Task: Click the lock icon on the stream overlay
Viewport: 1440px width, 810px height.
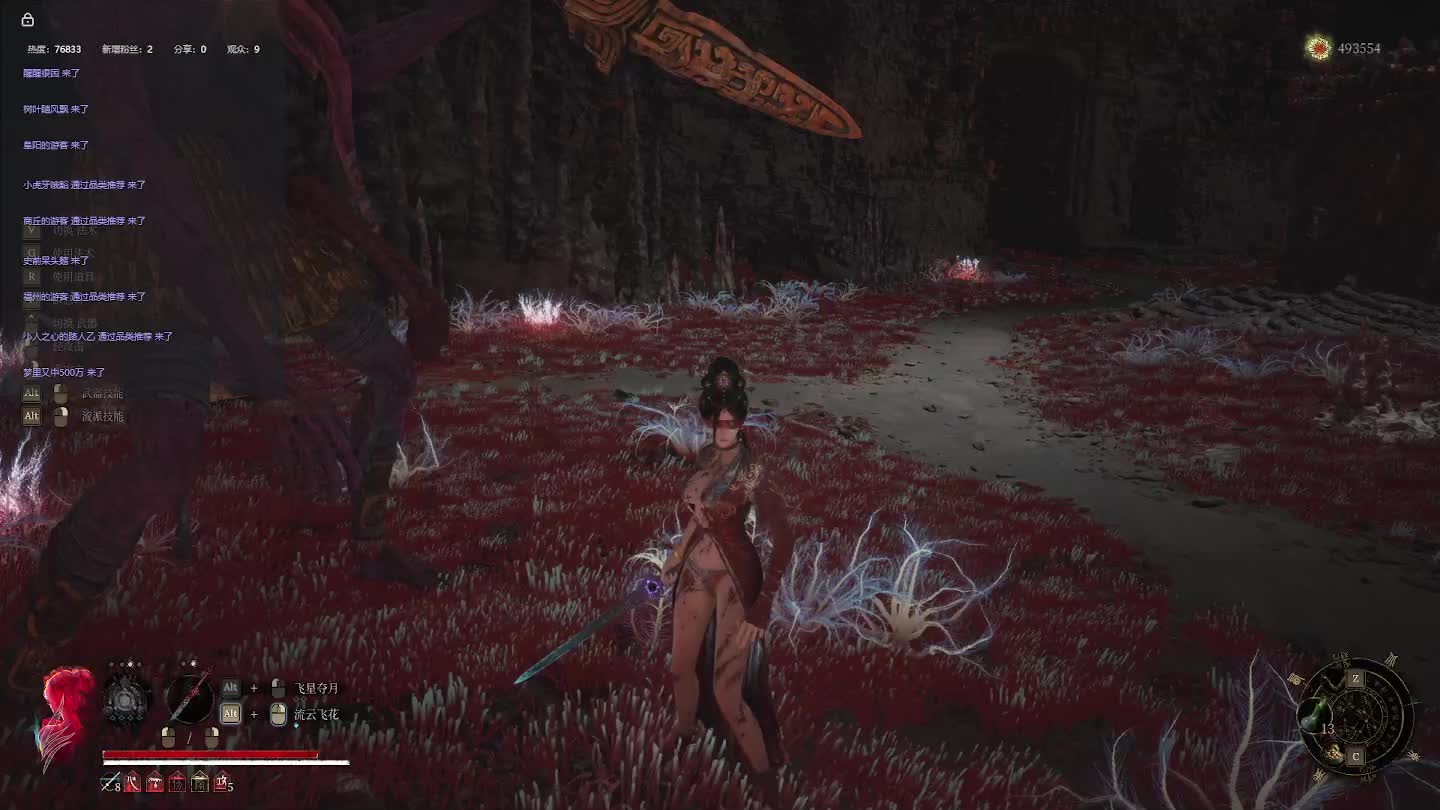Action: [x=28, y=20]
